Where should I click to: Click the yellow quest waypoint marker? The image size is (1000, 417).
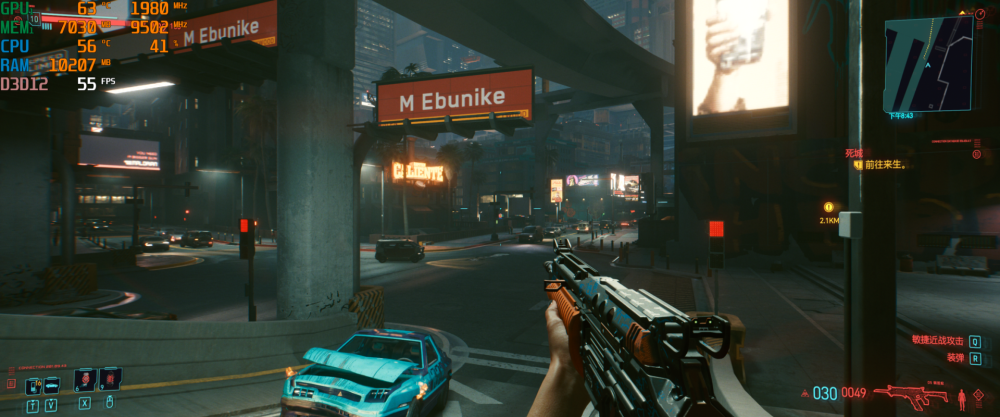point(828,207)
